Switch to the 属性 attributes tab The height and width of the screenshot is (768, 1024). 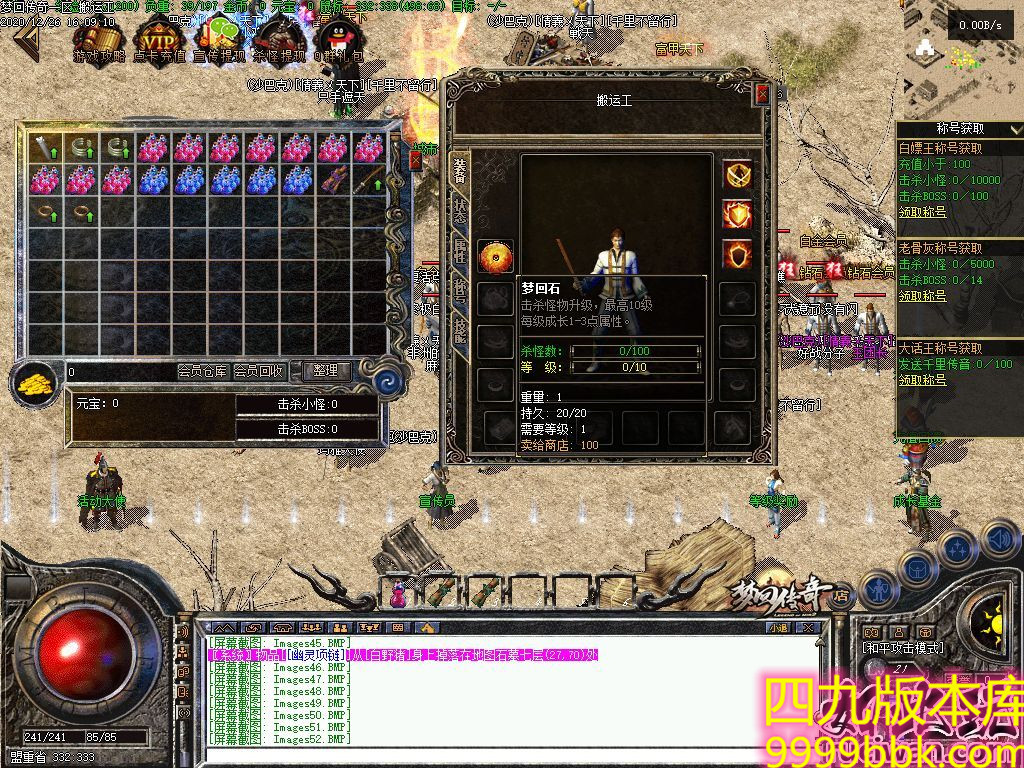(460, 253)
